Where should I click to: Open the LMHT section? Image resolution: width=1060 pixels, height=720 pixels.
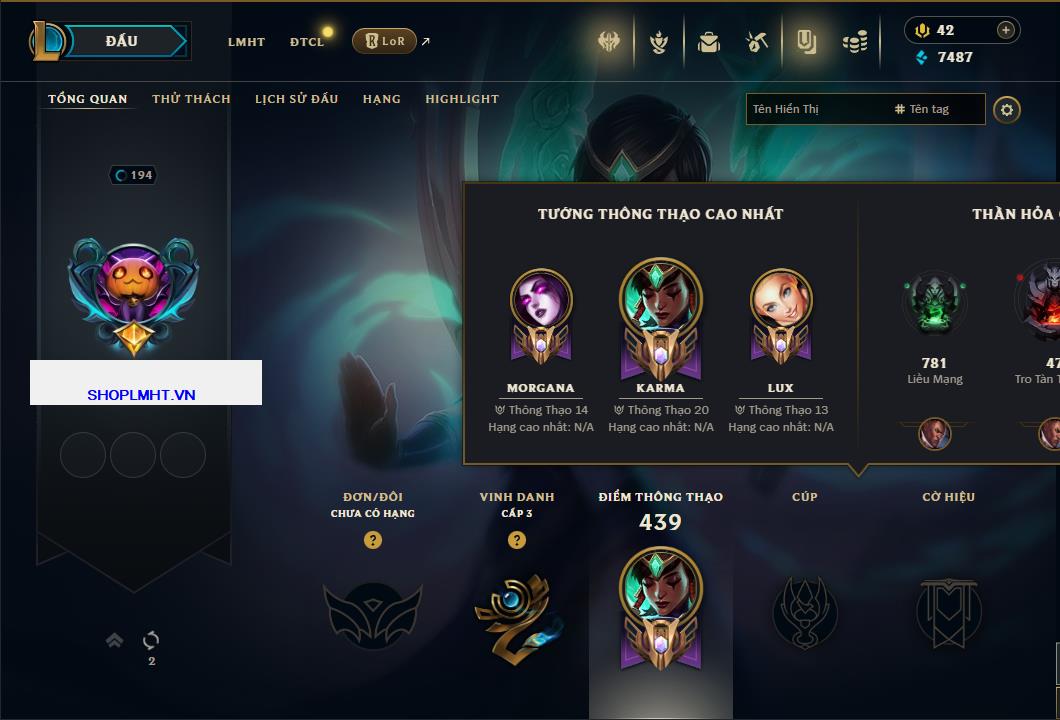(246, 42)
